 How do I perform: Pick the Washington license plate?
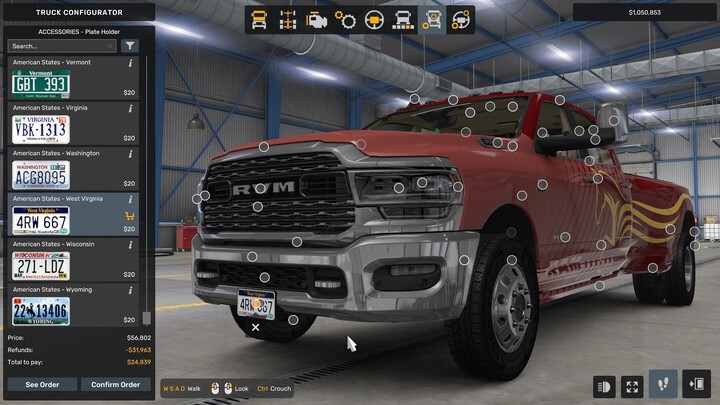(x=40, y=176)
